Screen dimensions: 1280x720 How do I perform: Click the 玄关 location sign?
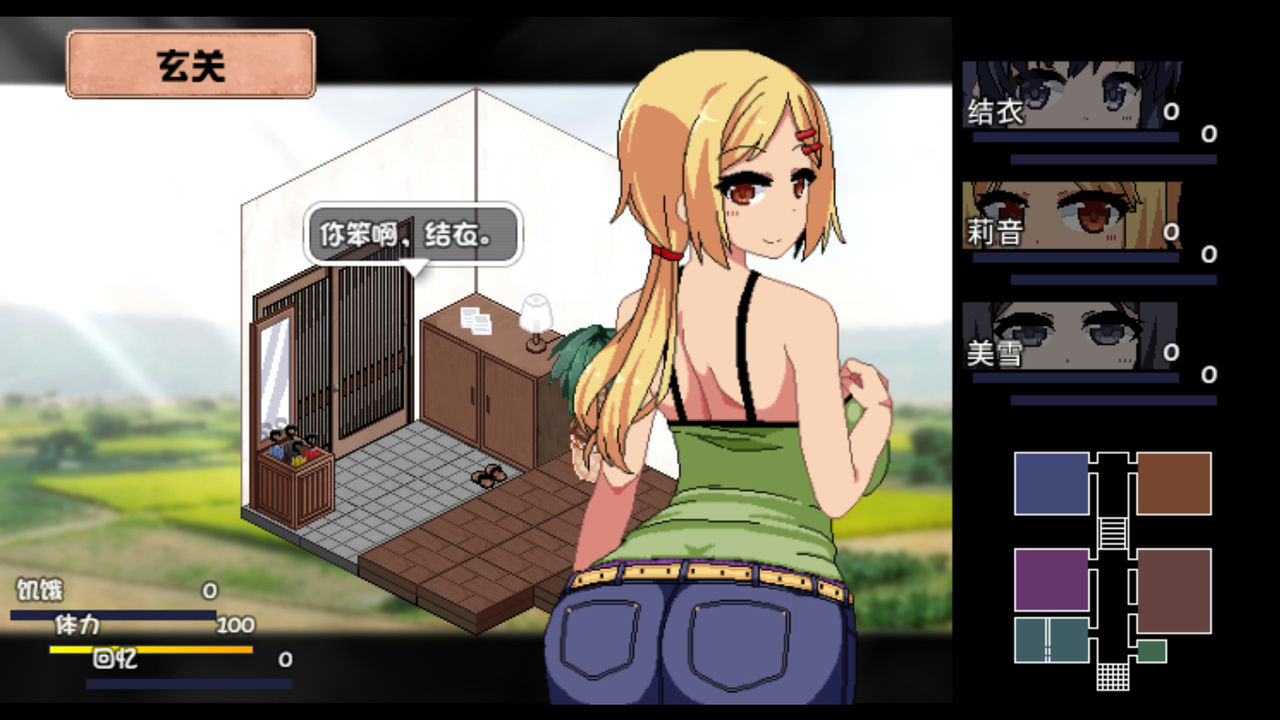190,66
